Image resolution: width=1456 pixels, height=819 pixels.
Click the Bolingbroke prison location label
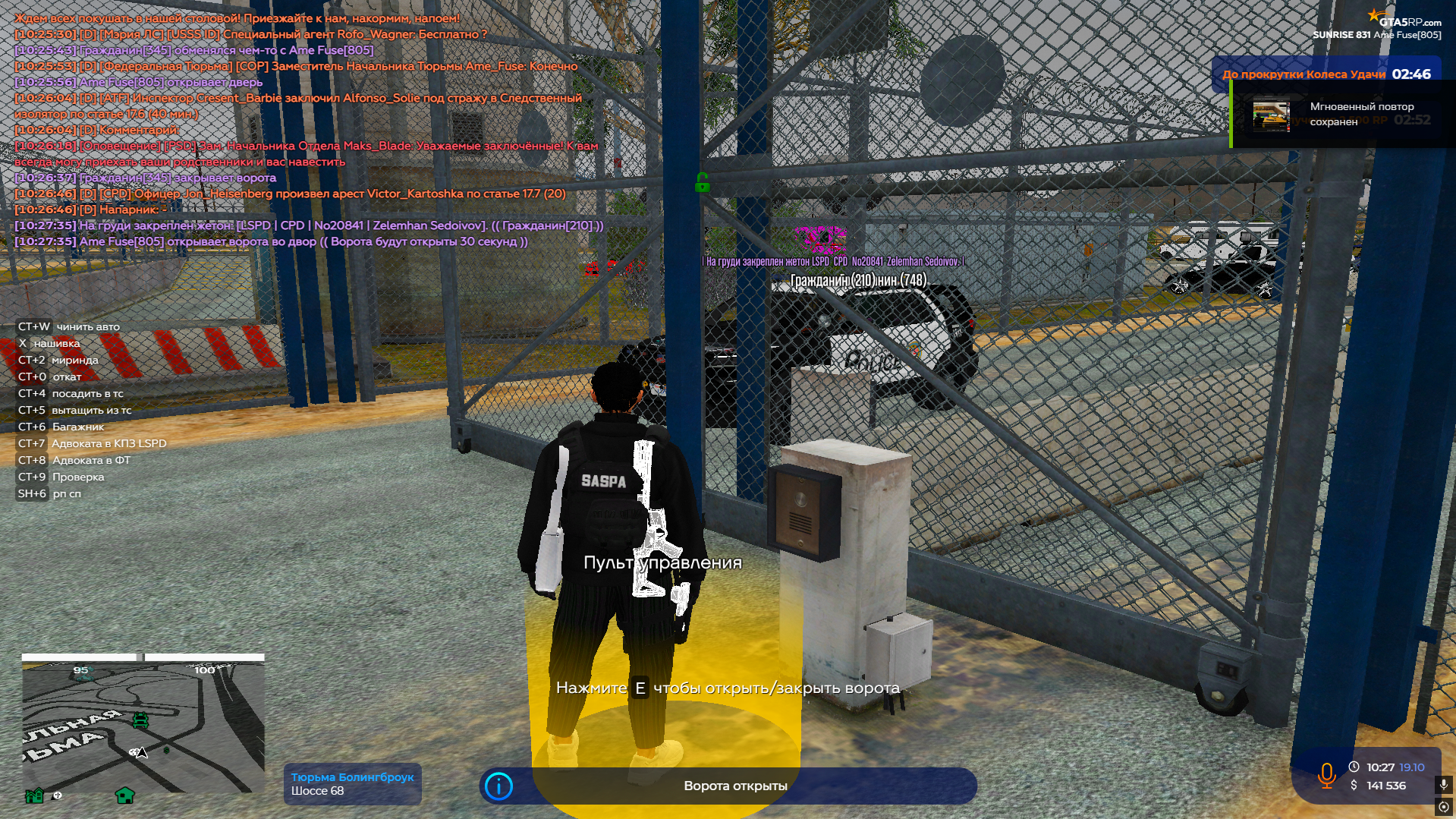pos(352,784)
